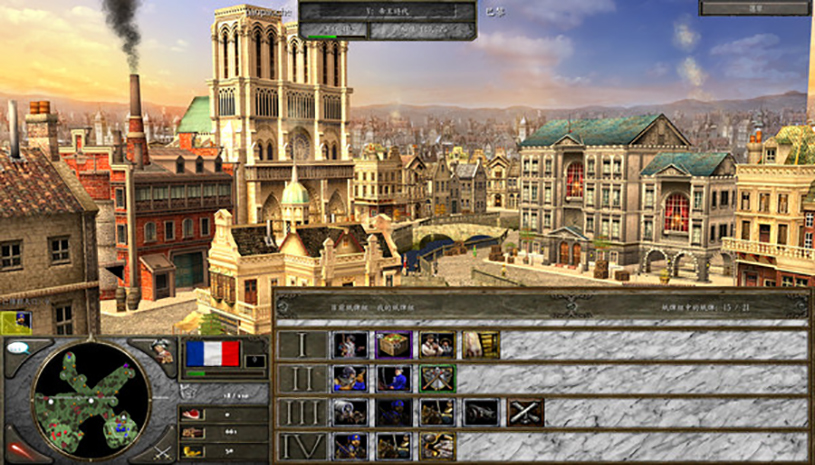This screenshot has width=815, height=465.
Task: Pick the cannon card in Age III row
Action: pos(481,412)
